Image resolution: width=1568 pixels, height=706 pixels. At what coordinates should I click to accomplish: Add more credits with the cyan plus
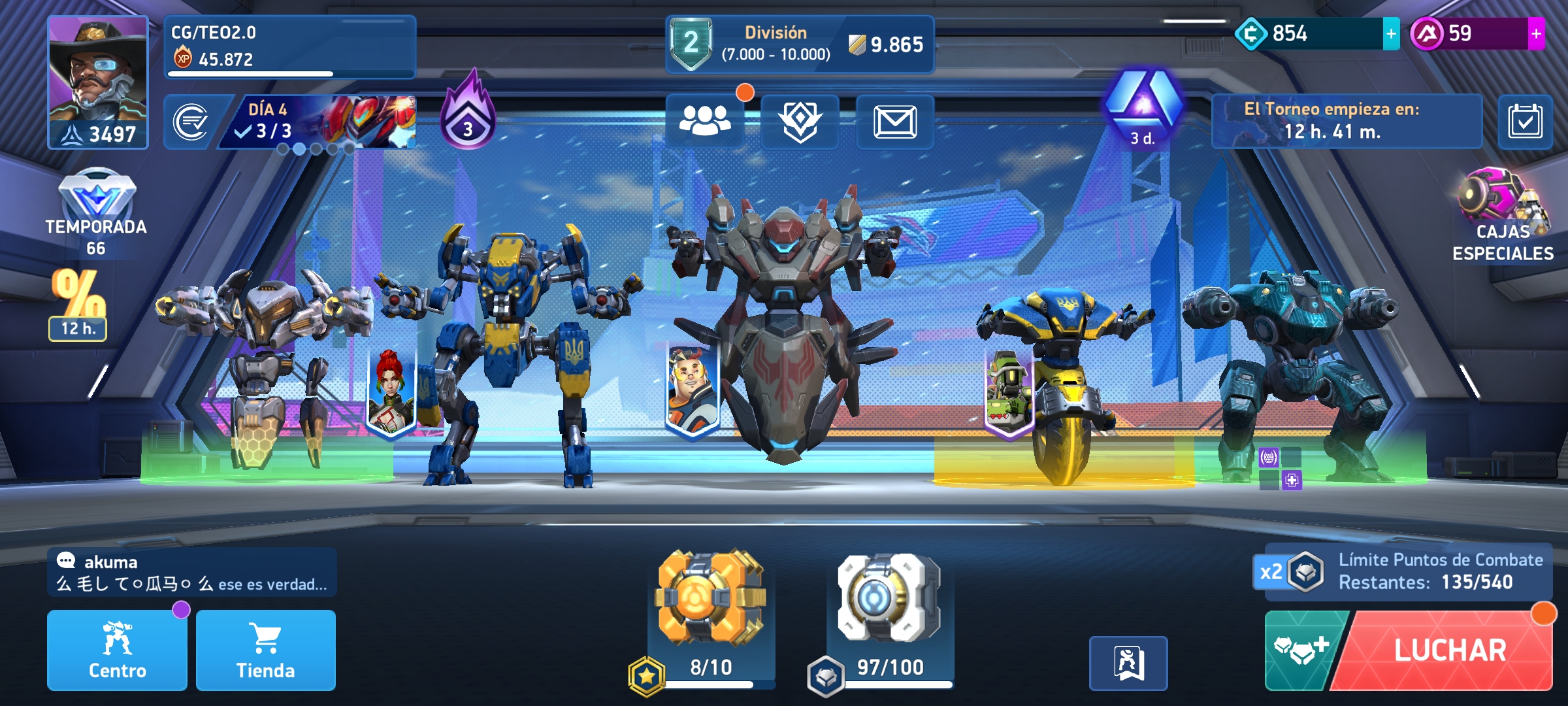click(x=1391, y=33)
